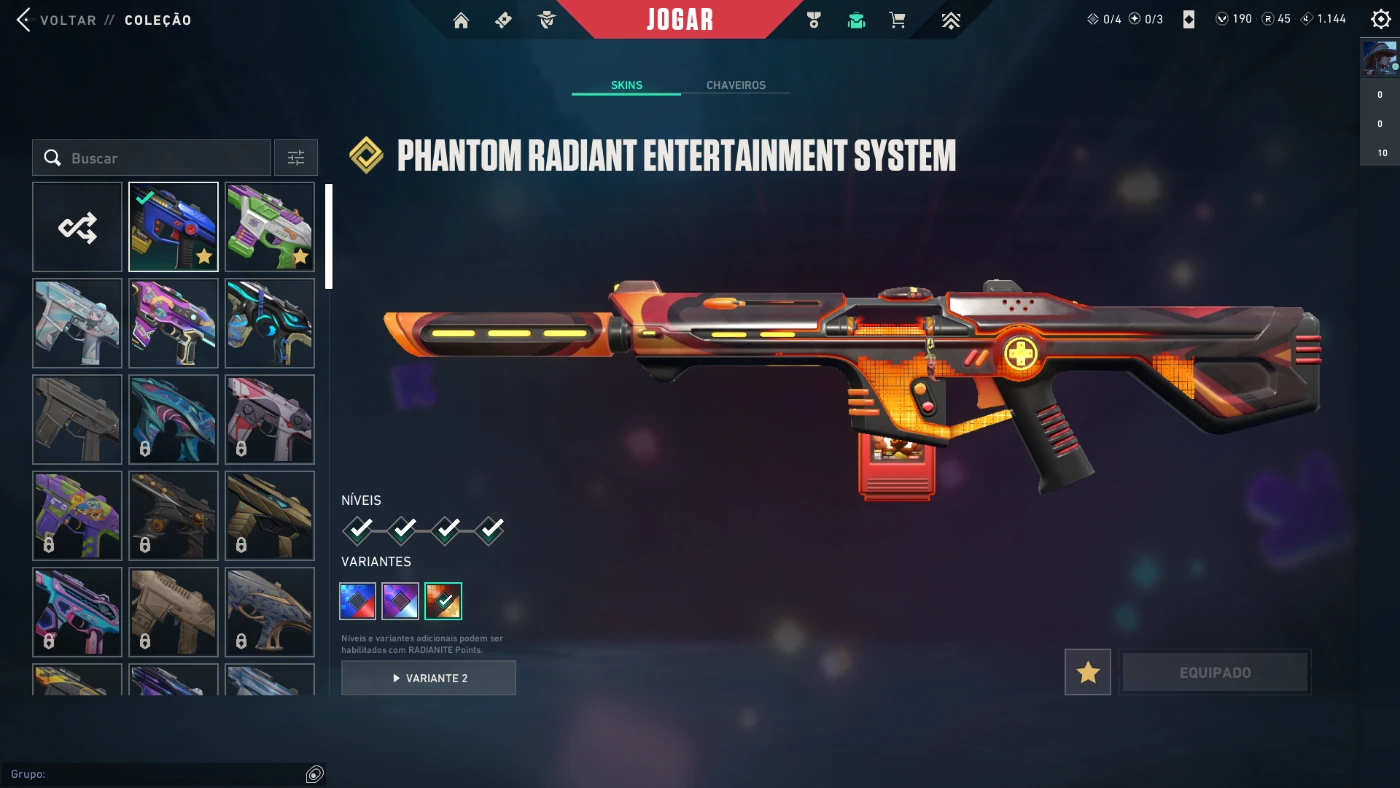Click the Buscar search field
The width and height of the screenshot is (1400, 788).
click(x=160, y=158)
